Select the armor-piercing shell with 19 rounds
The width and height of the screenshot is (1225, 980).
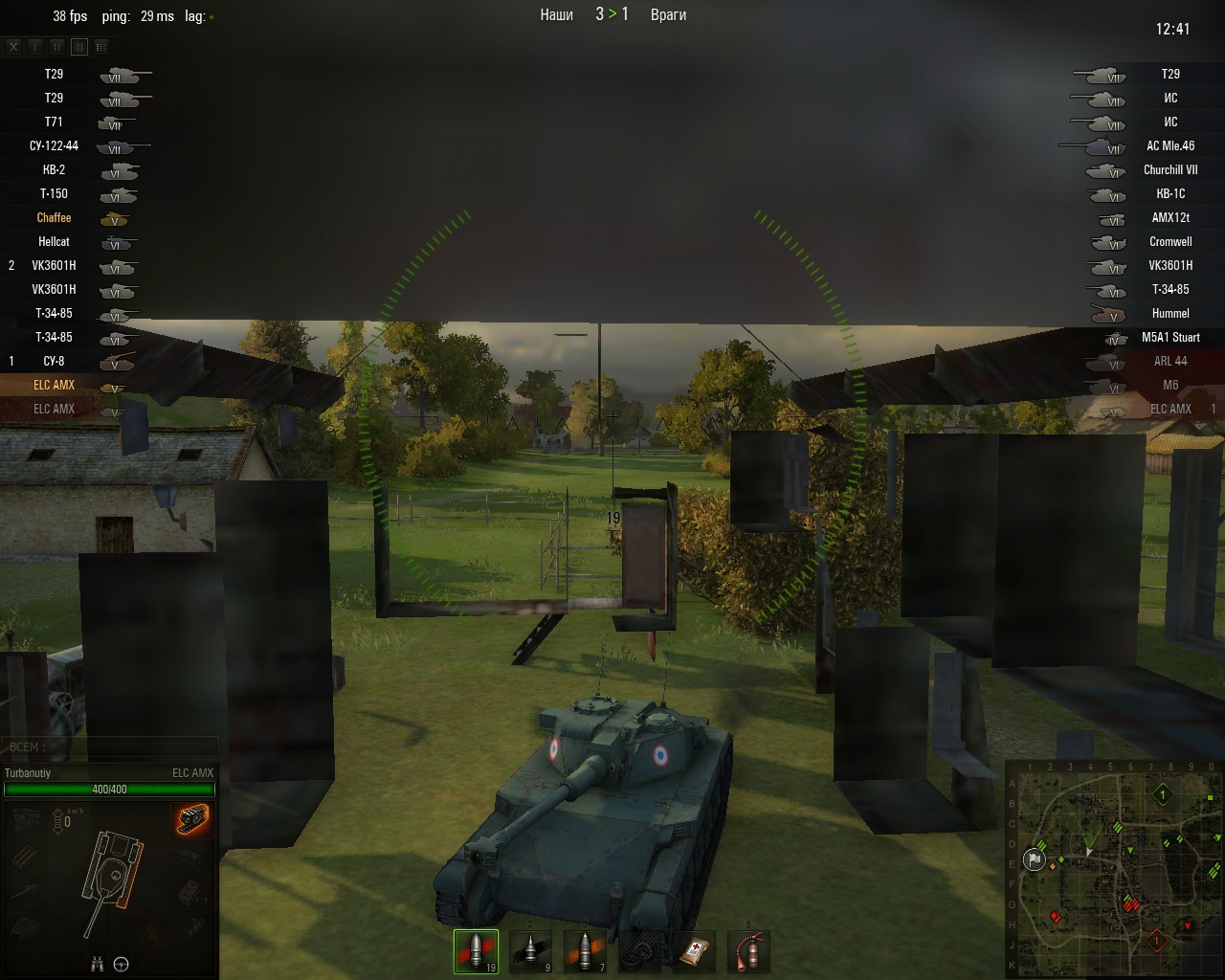[x=476, y=950]
